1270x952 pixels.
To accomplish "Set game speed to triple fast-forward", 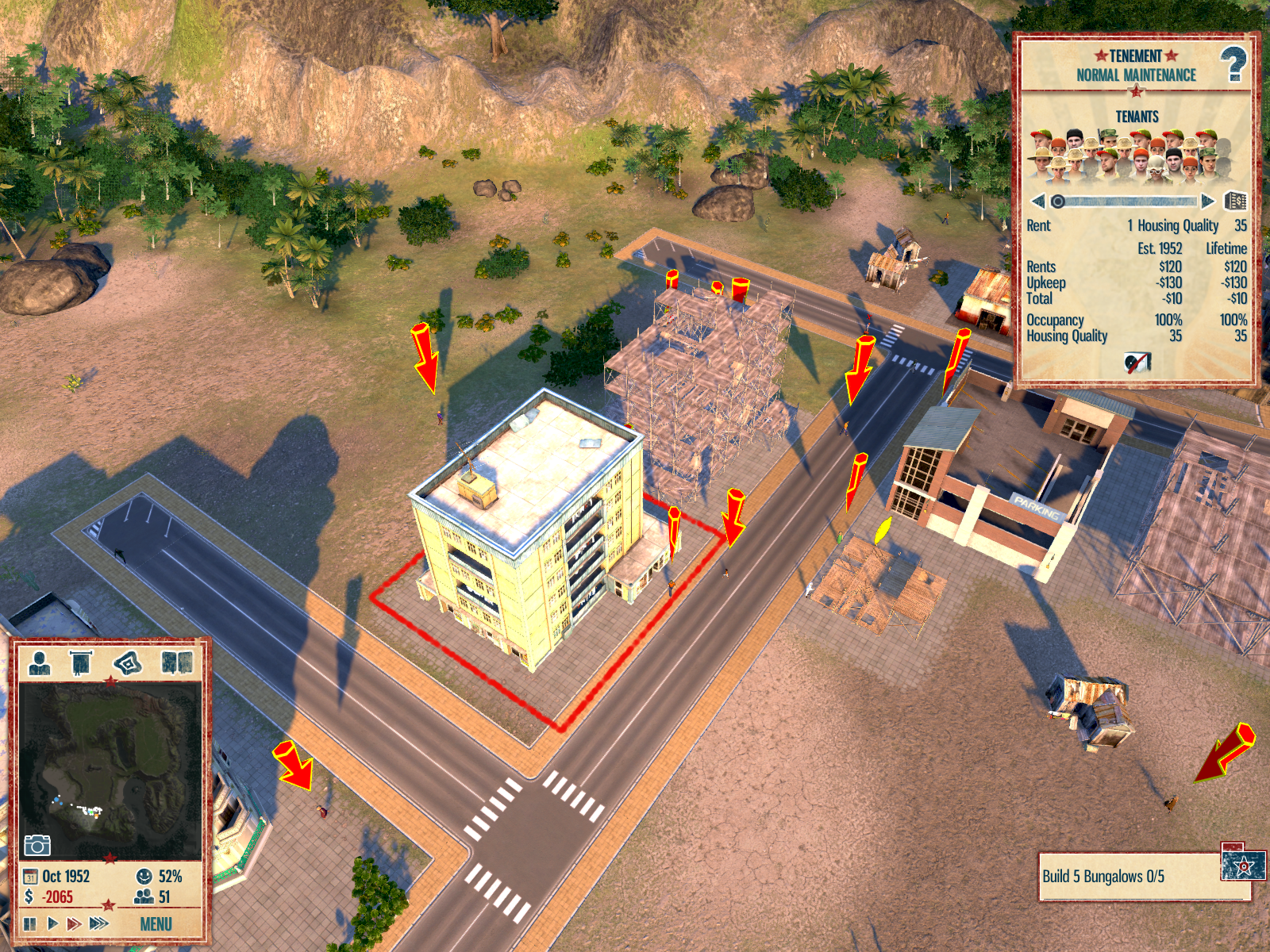I will pyautogui.click(x=99, y=923).
